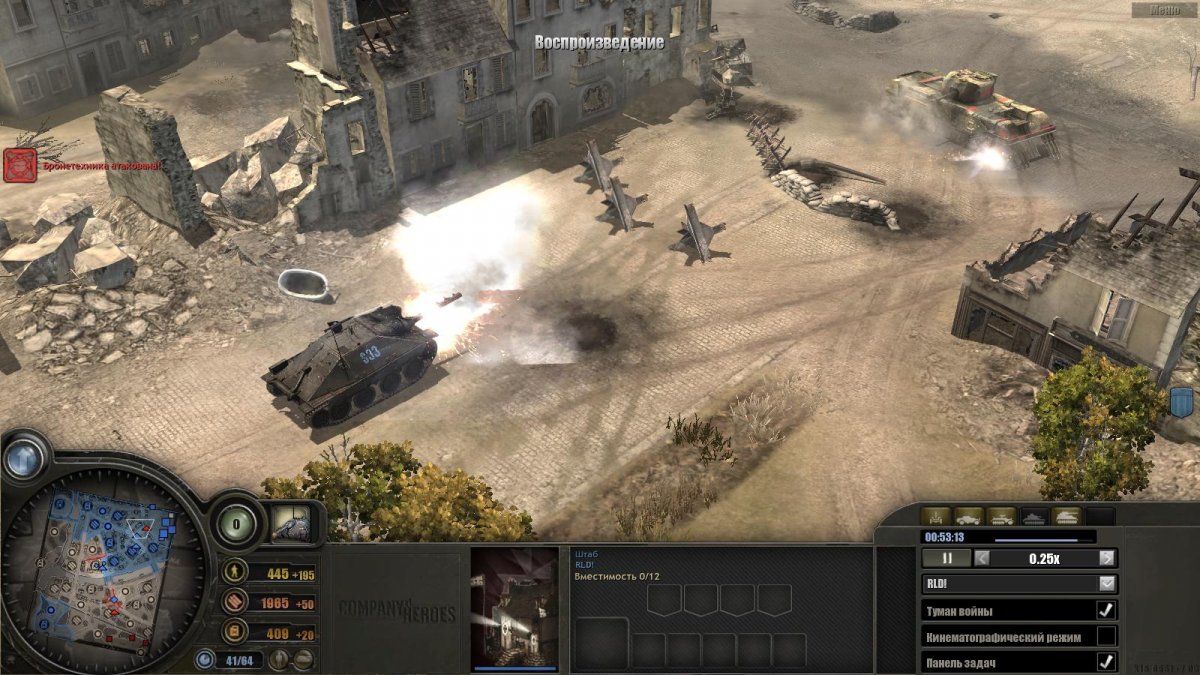Select the dimmed tank build icon

1033,516
